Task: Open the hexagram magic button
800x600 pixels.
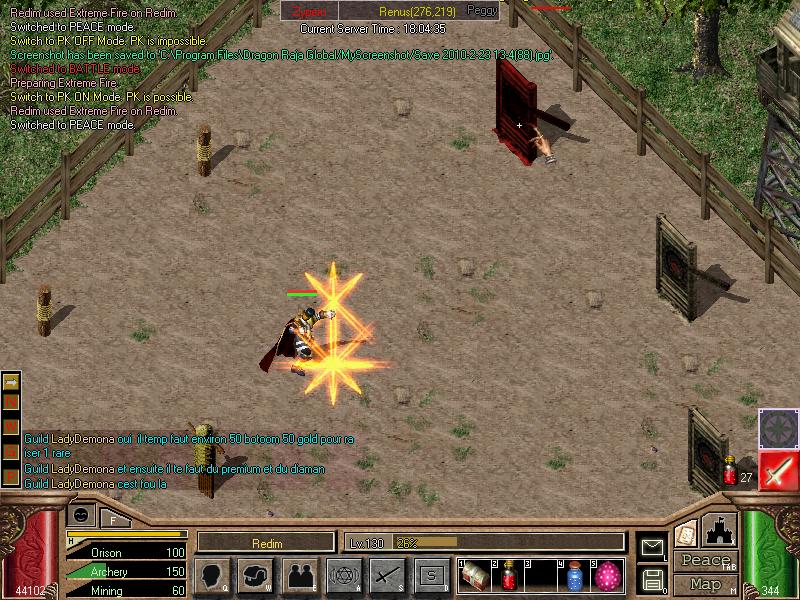Action: pos(344,576)
